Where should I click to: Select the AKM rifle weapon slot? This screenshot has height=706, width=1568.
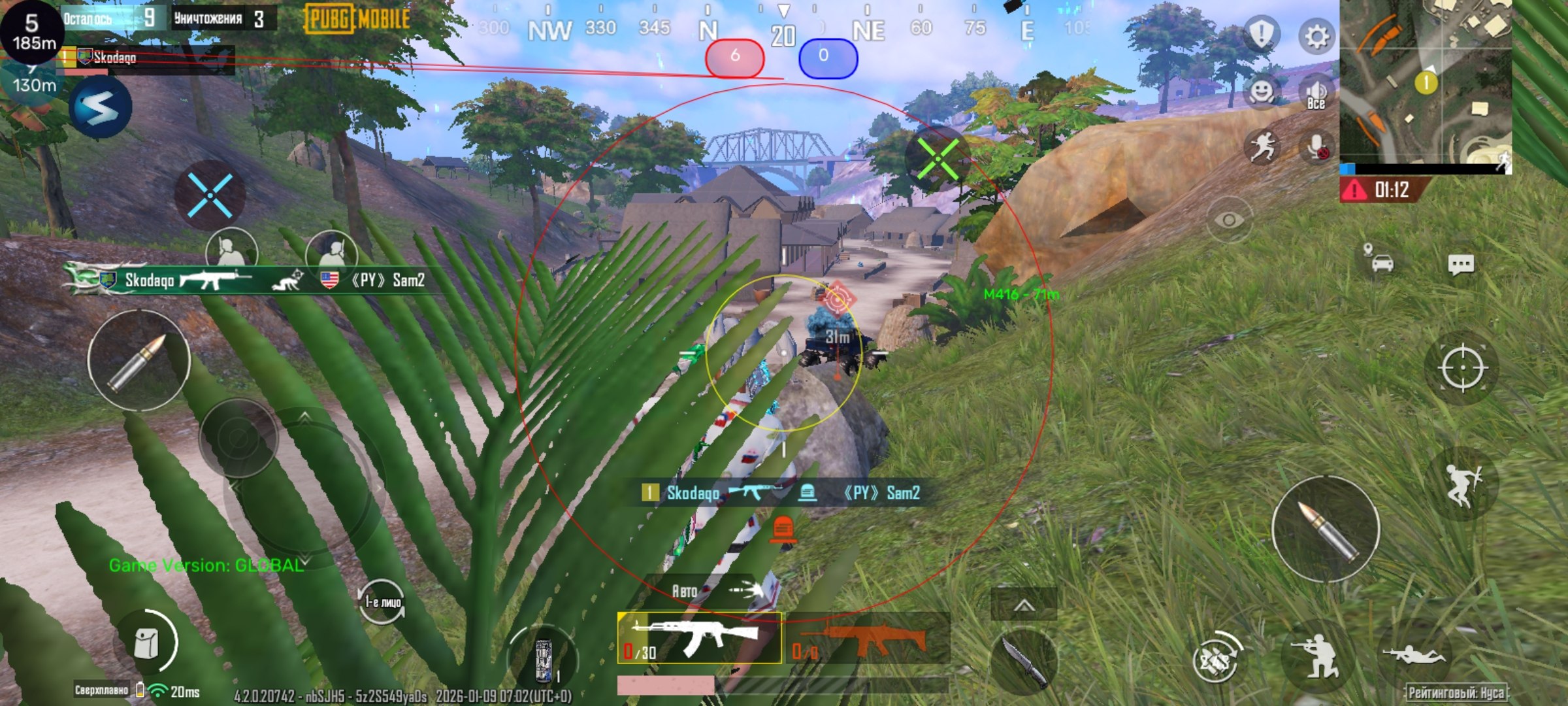tap(699, 638)
